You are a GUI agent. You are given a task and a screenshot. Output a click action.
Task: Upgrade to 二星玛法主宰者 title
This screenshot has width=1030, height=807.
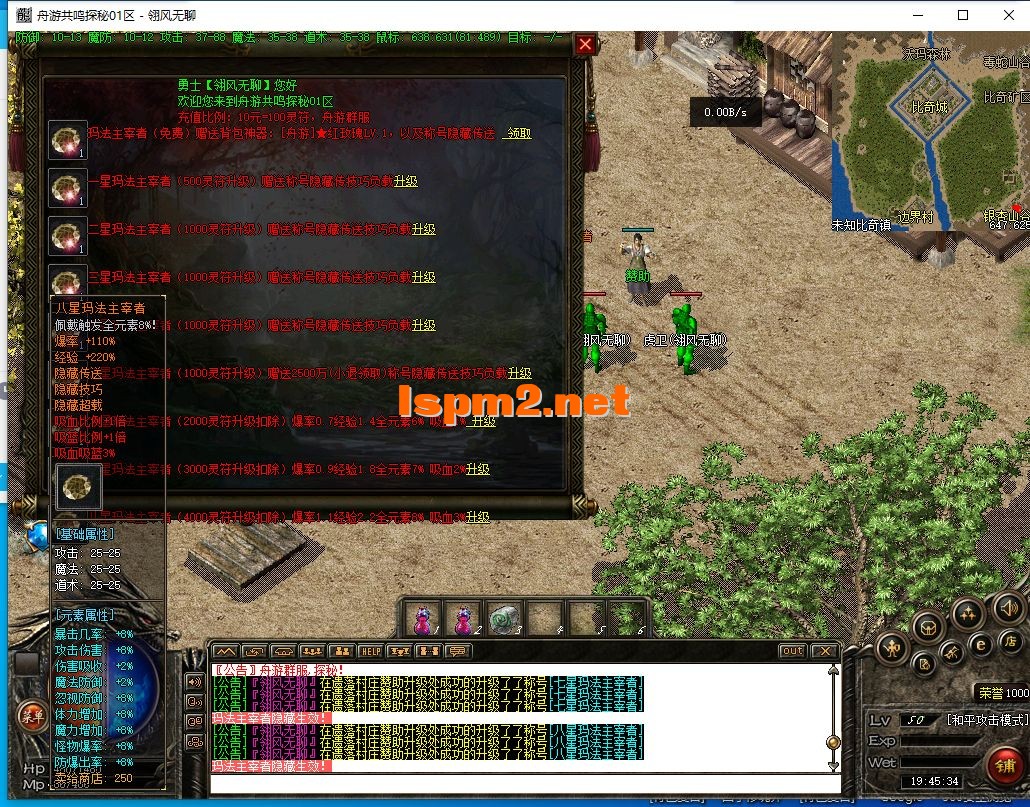click(423, 229)
